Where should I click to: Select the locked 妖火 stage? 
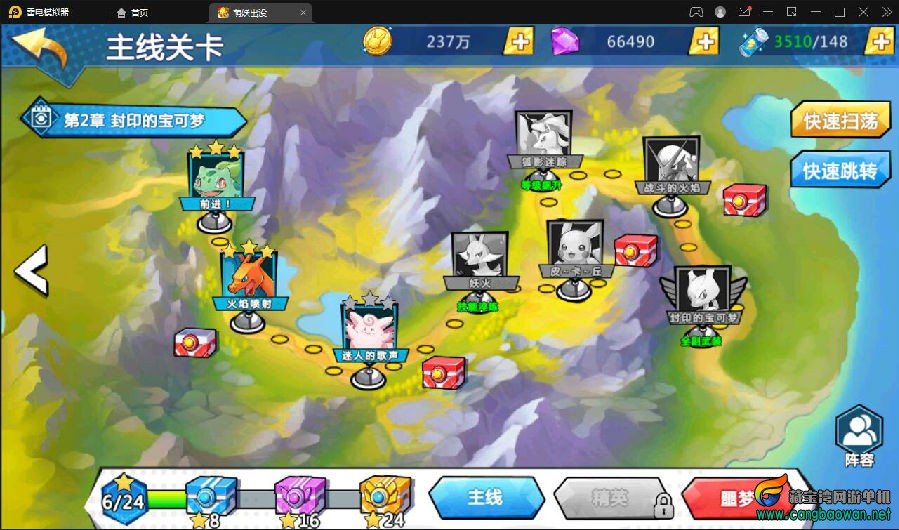click(x=472, y=260)
